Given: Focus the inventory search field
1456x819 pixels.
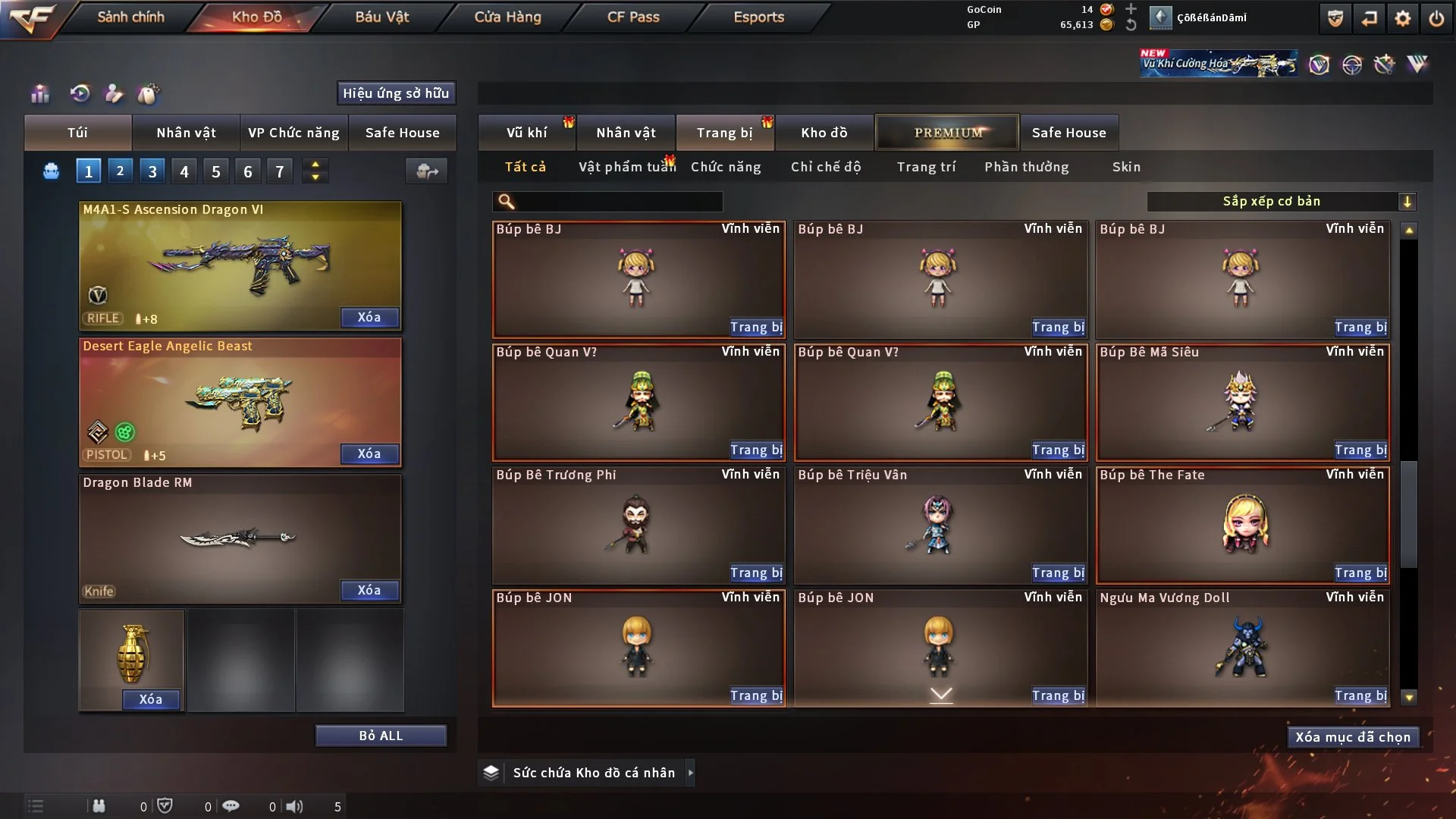Looking at the screenshot, I should (618, 202).
